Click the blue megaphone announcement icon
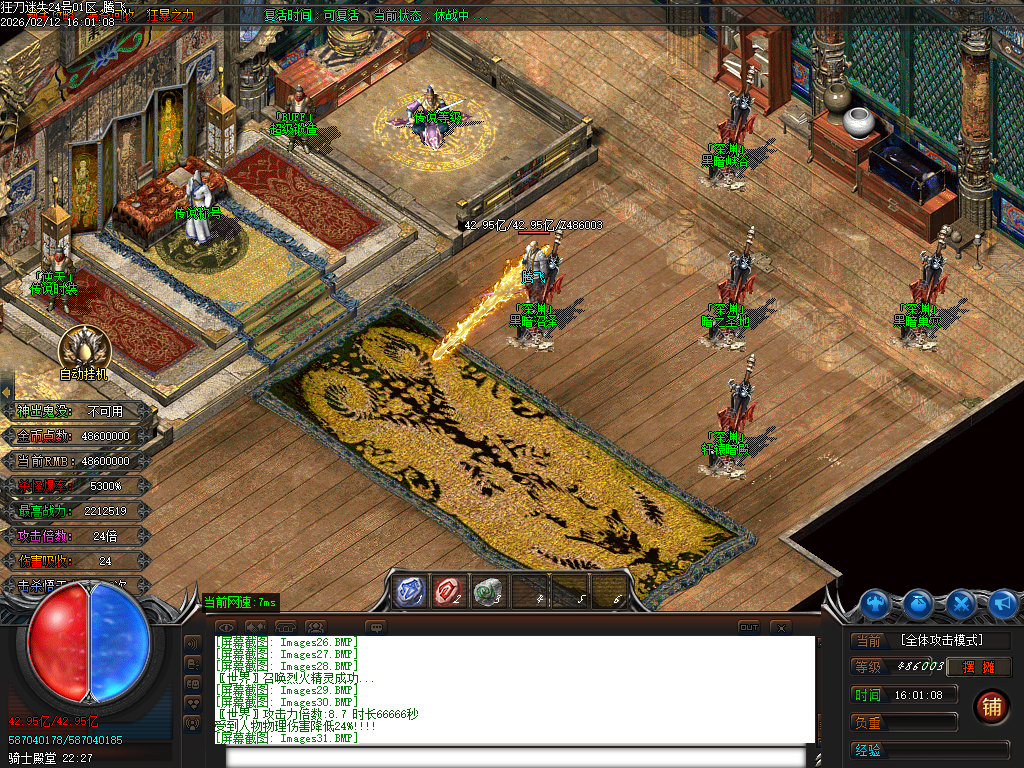Viewport: 1024px width, 768px height. point(1002,603)
